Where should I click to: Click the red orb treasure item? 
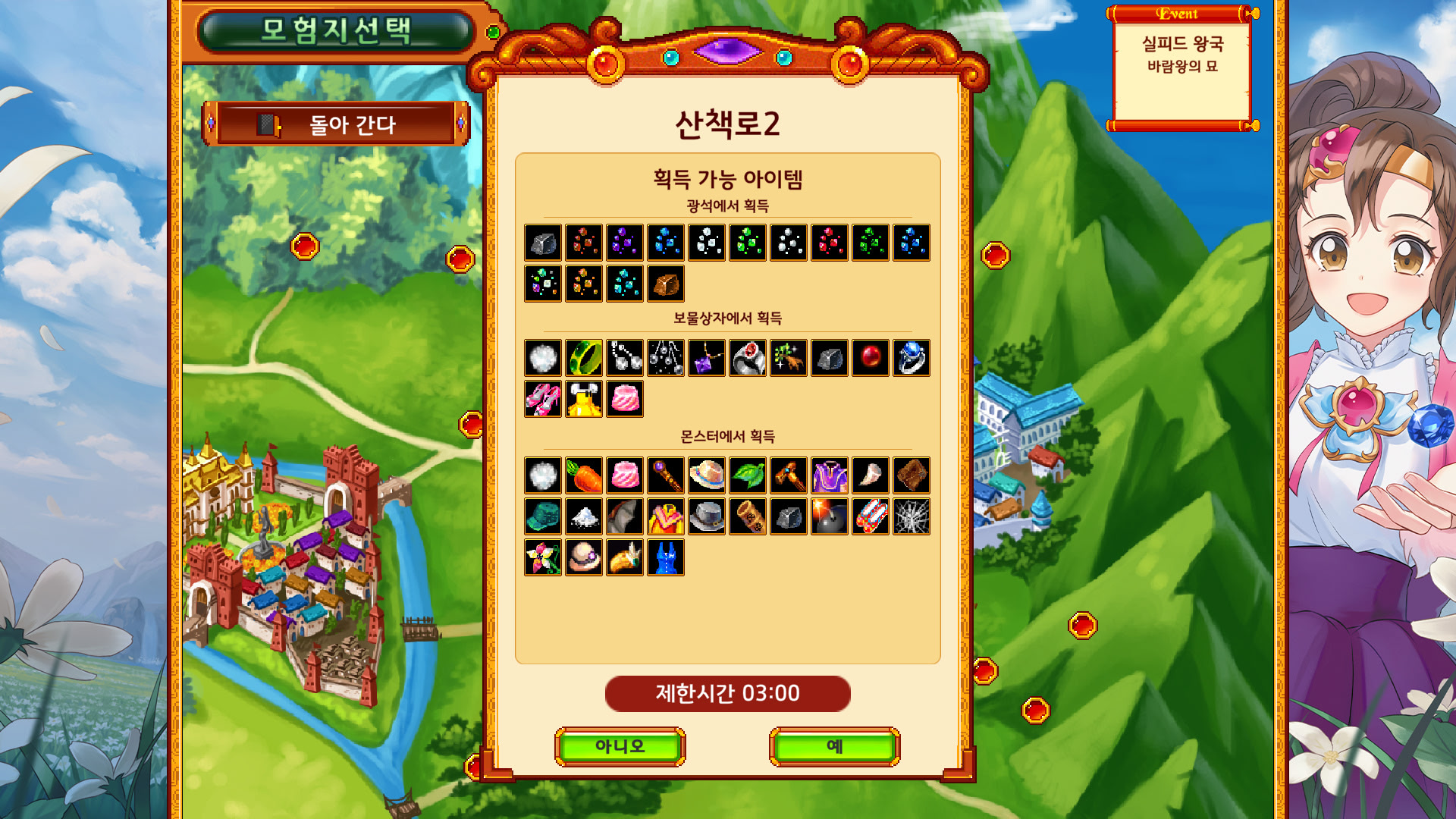(x=871, y=358)
